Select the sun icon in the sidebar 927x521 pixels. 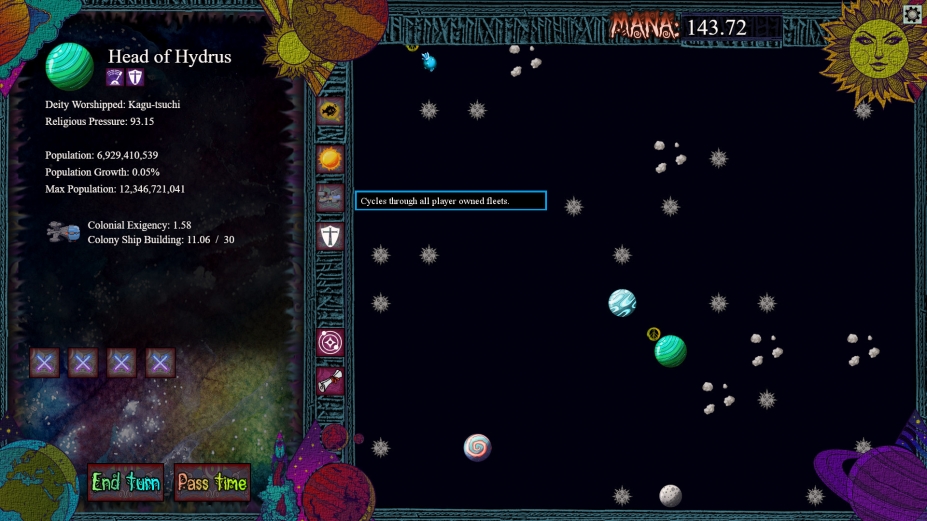330,158
